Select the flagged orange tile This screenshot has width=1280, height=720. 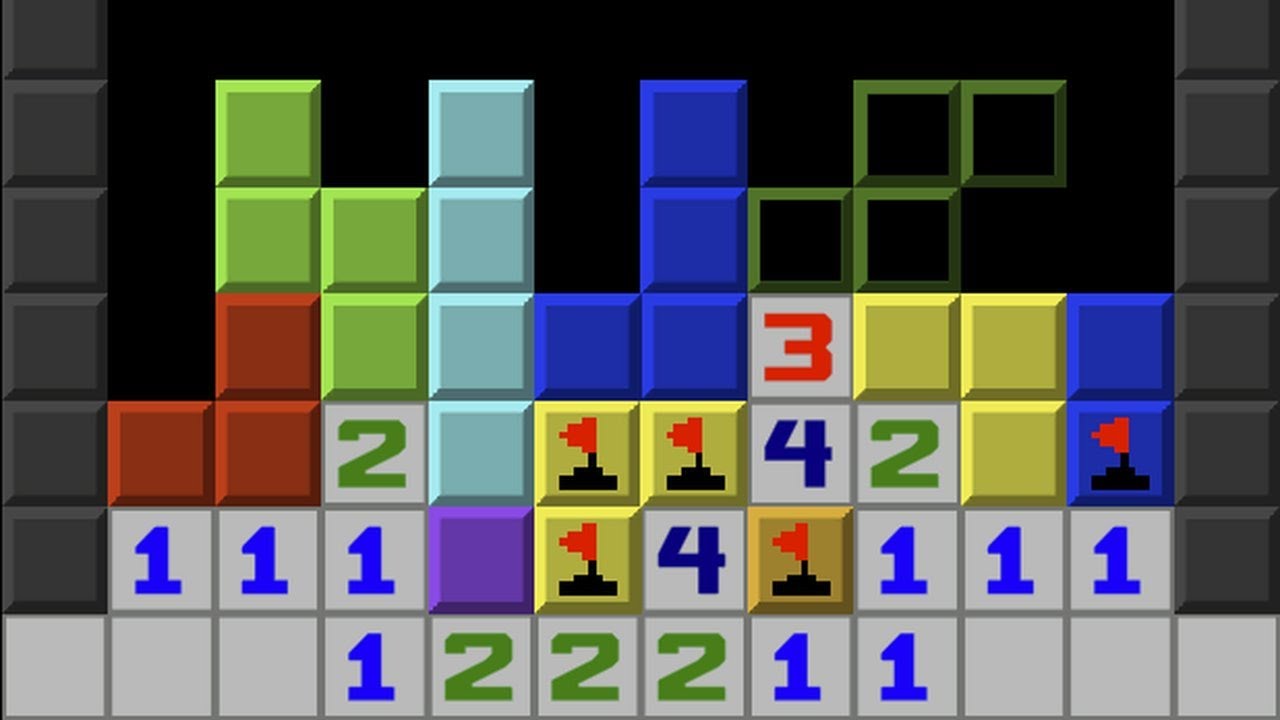[800, 559]
